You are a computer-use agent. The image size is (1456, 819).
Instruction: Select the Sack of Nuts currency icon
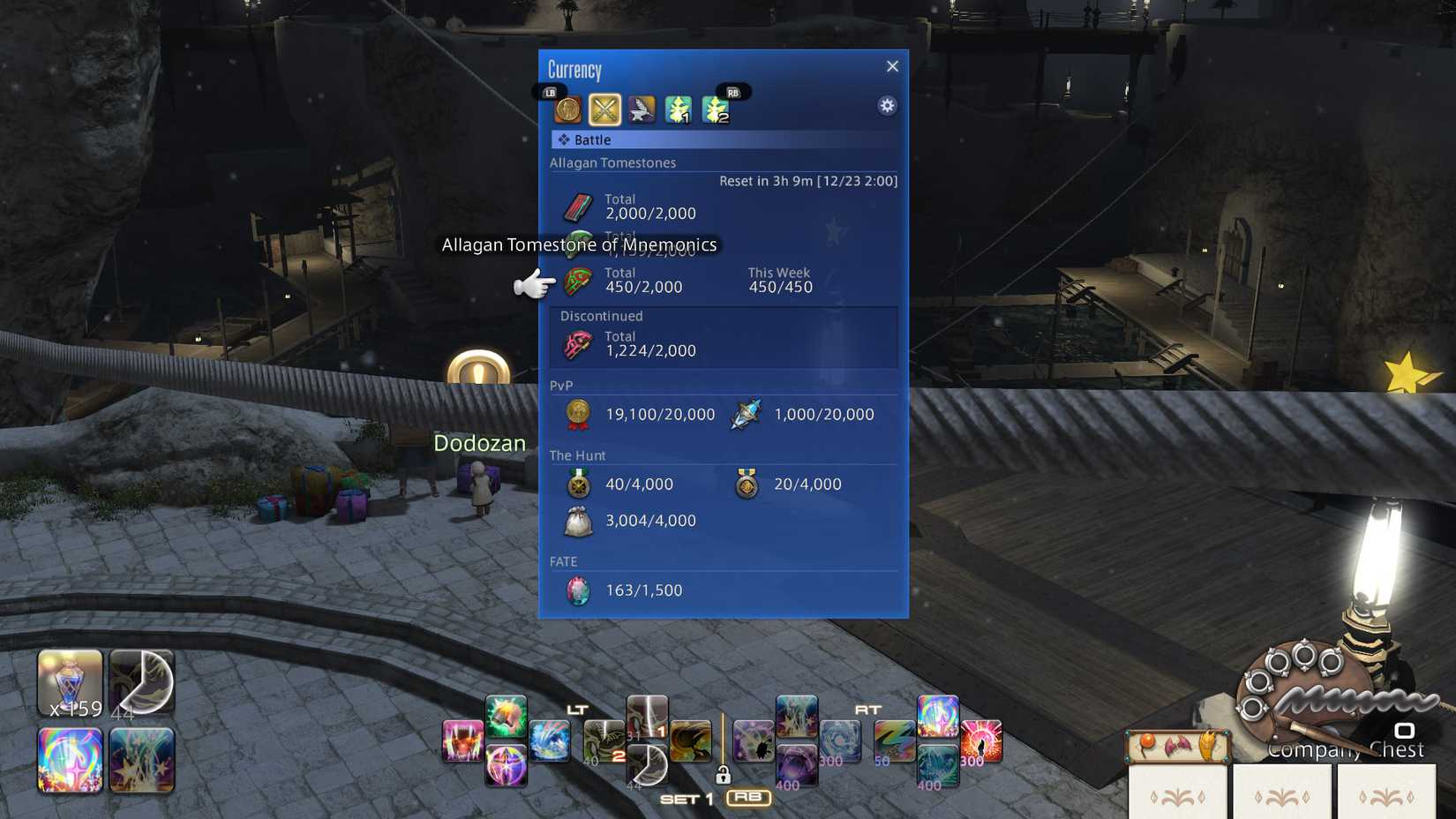pos(578,521)
